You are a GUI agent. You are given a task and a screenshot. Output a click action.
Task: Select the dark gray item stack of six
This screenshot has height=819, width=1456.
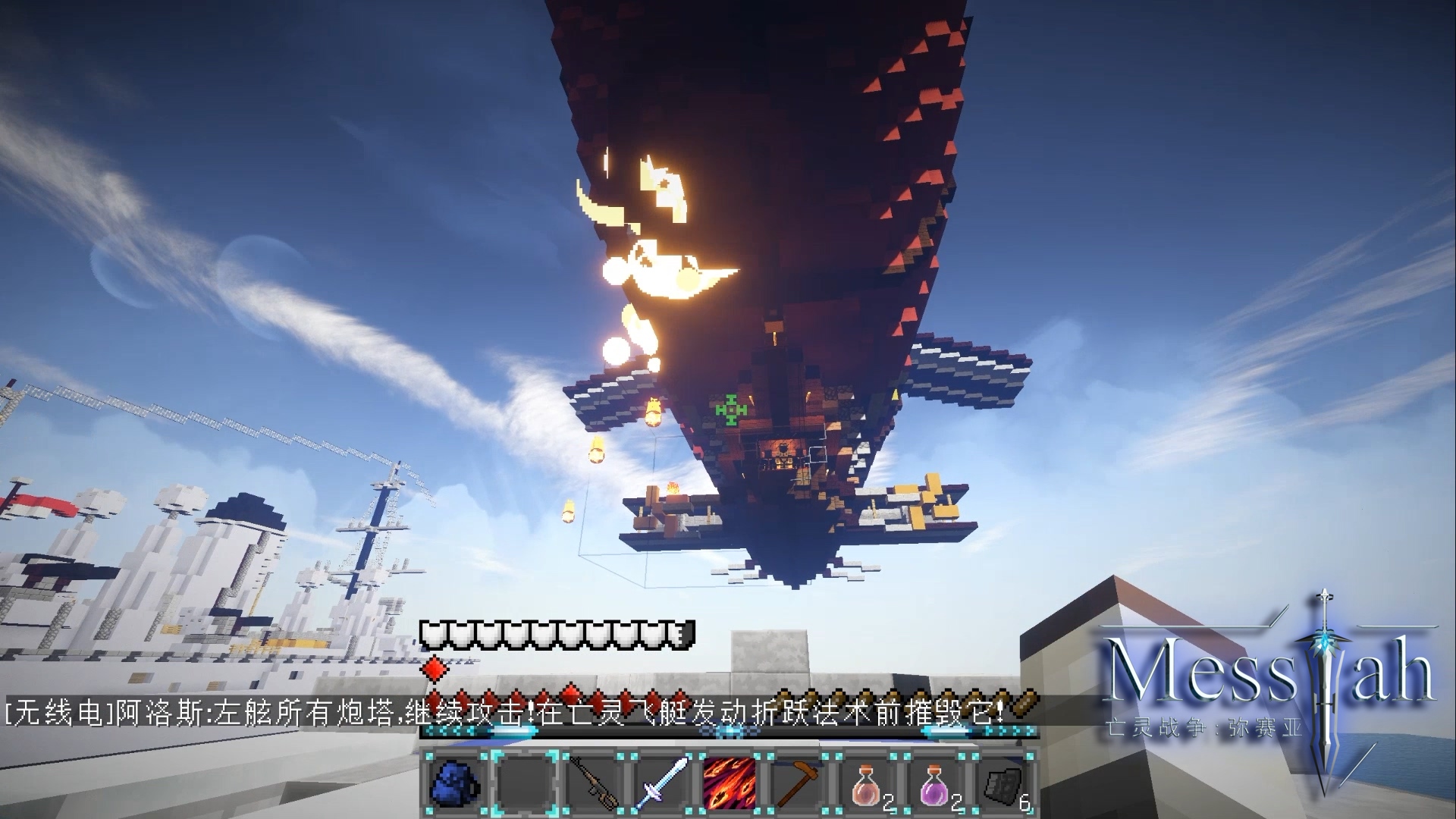(1004, 782)
